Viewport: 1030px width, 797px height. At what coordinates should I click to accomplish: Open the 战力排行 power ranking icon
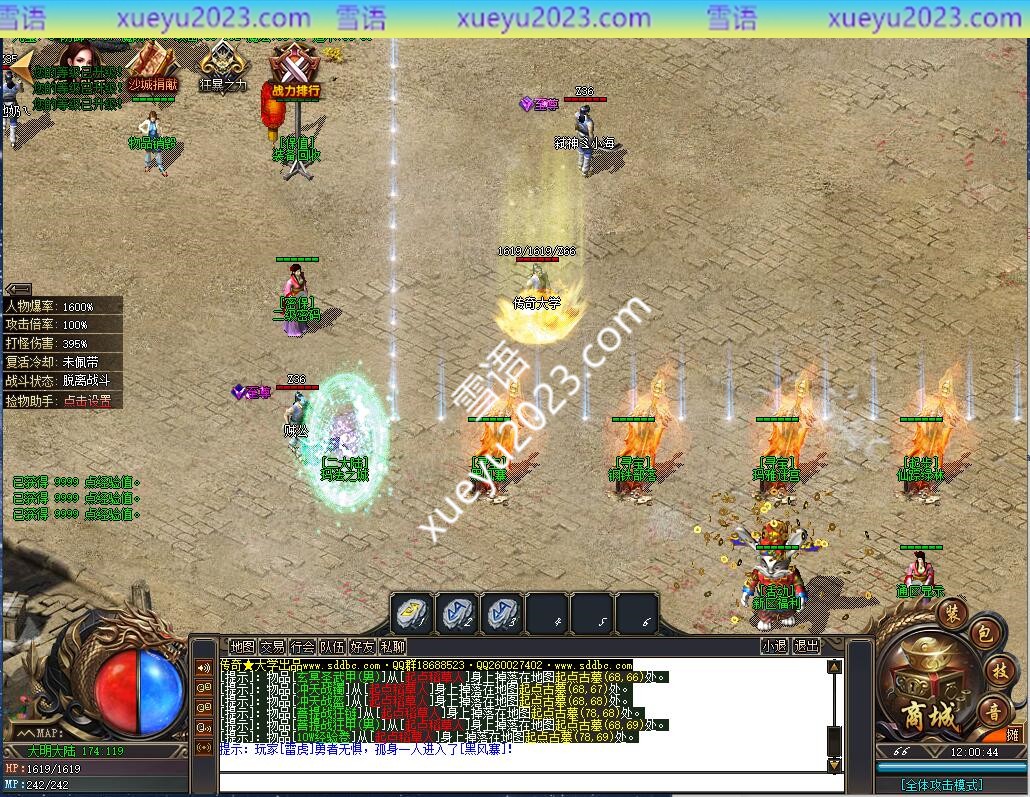[x=294, y=71]
